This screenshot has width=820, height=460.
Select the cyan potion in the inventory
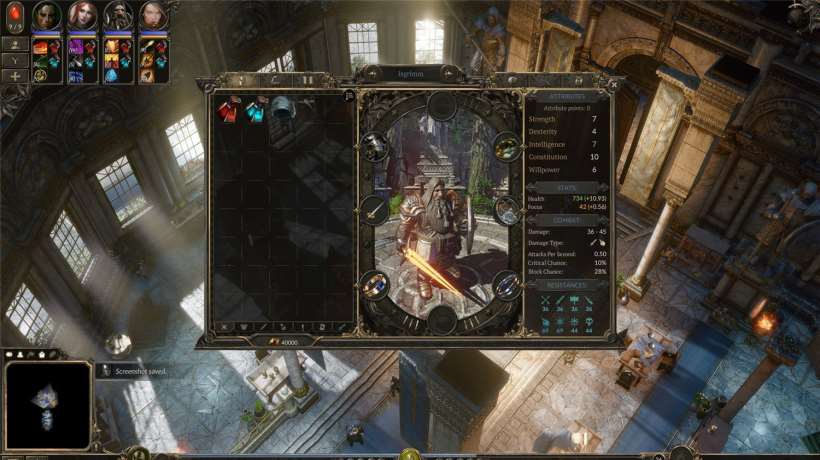[254, 108]
